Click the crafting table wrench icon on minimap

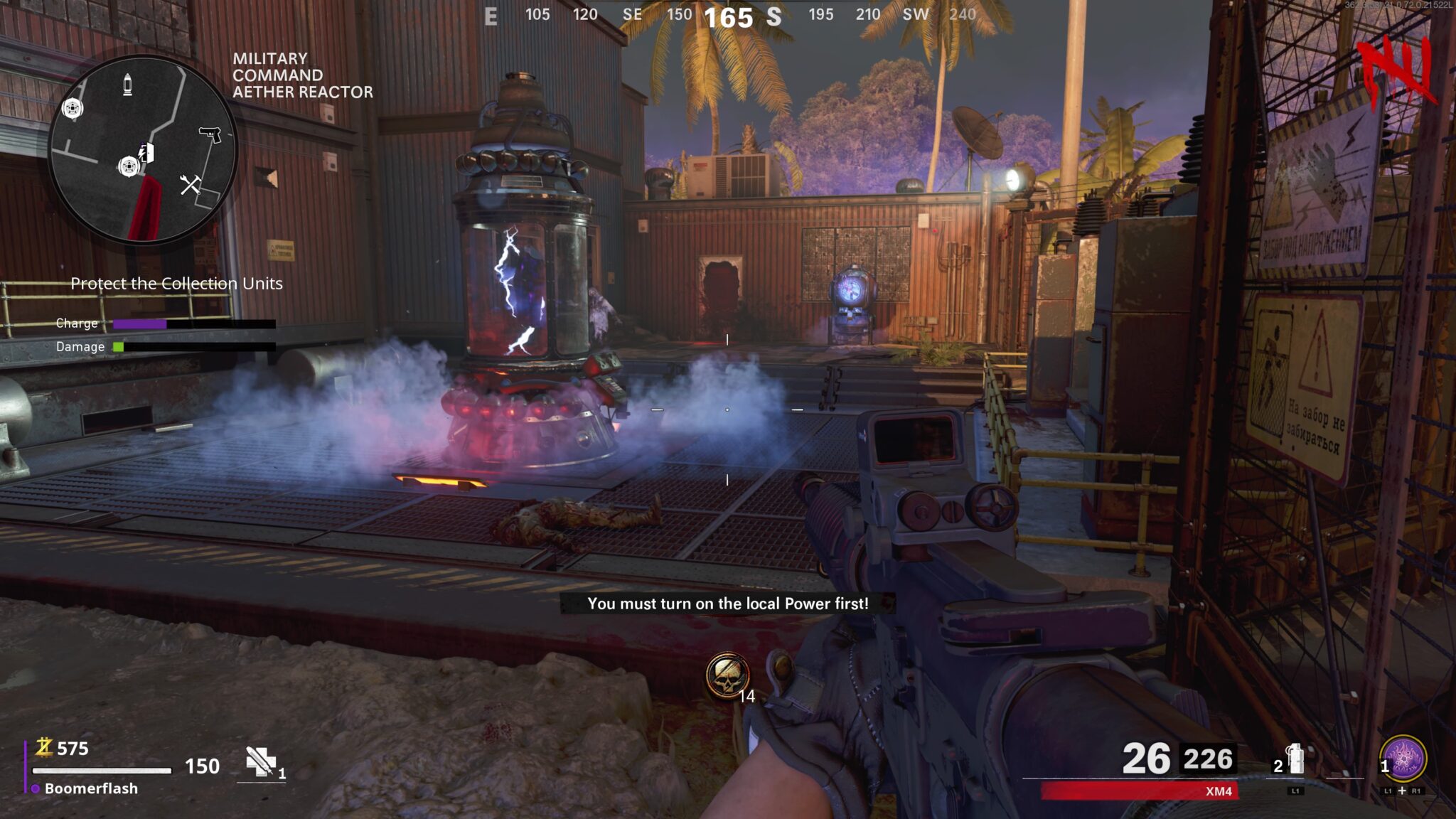pos(190,184)
